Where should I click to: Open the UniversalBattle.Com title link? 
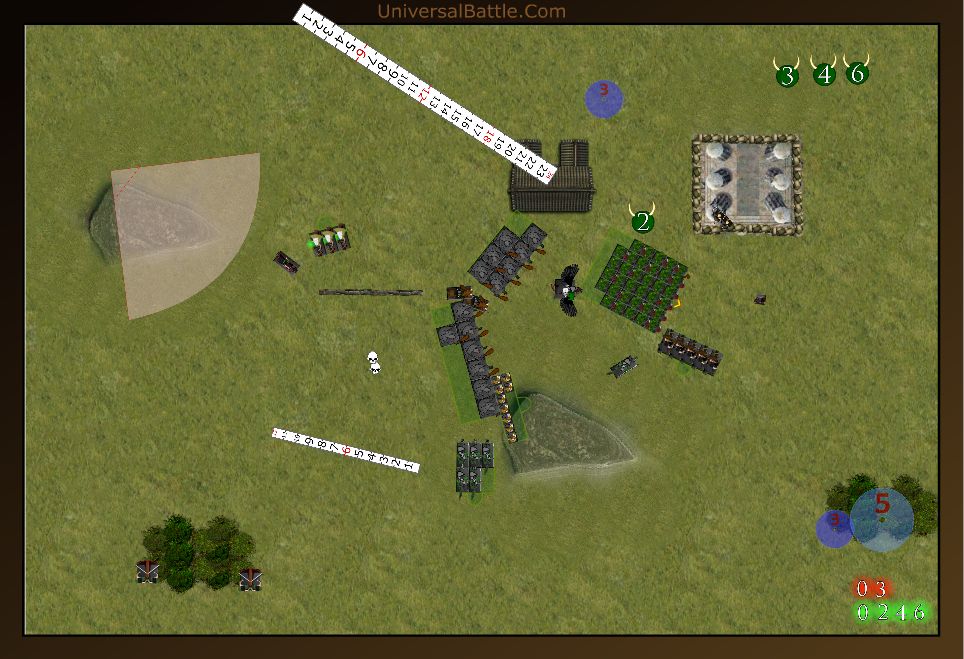471,12
